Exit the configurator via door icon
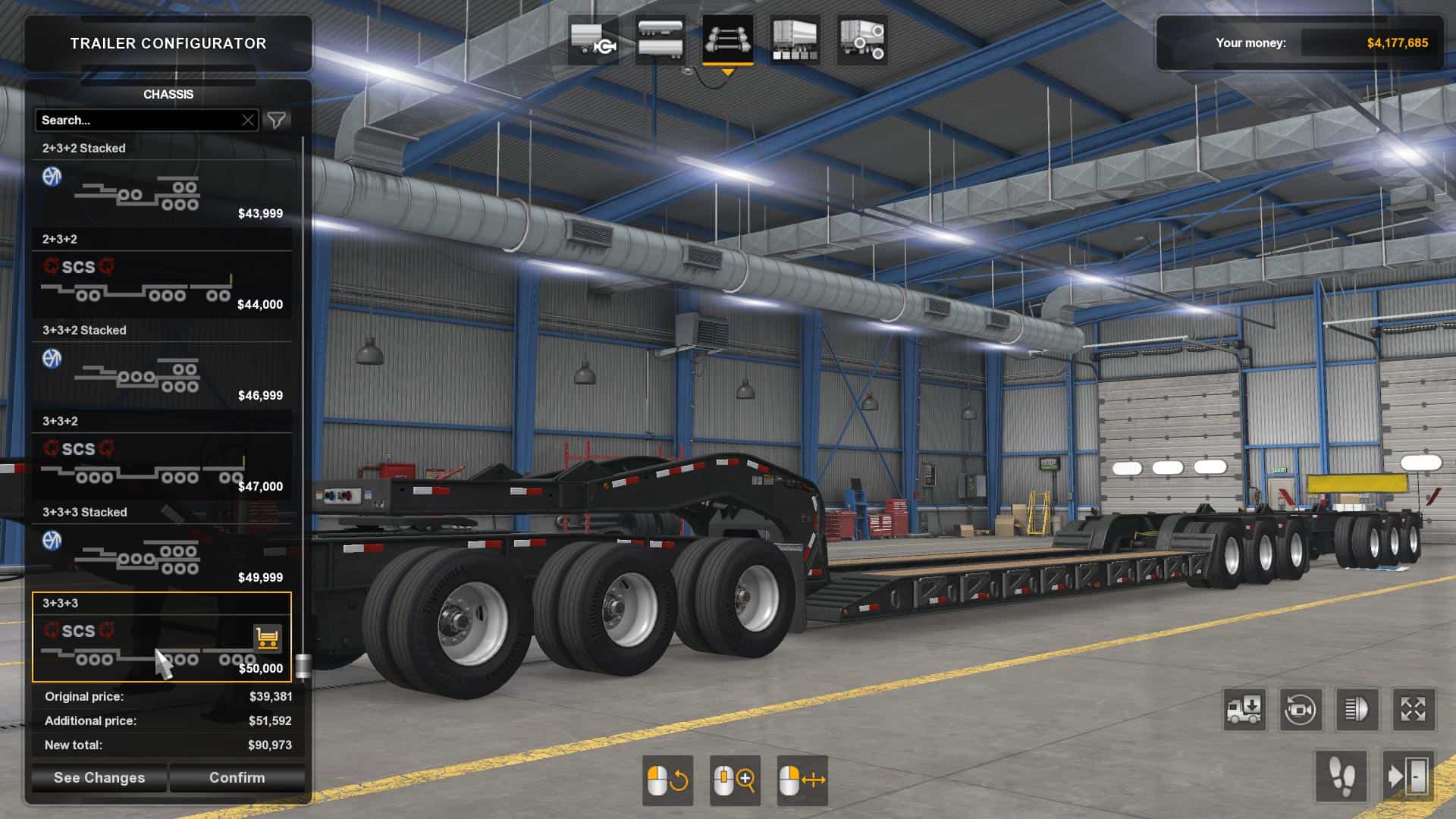This screenshot has height=819, width=1456. [x=1408, y=777]
